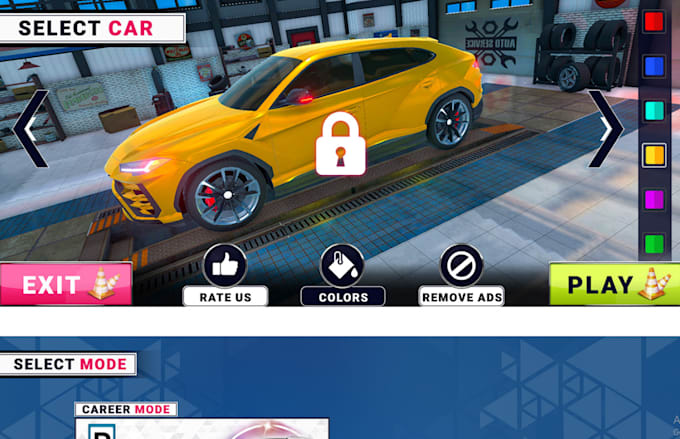The width and height of the screenshot is (680, 439).
Task: Select the Career Mode tile
Action: (202, 427)
